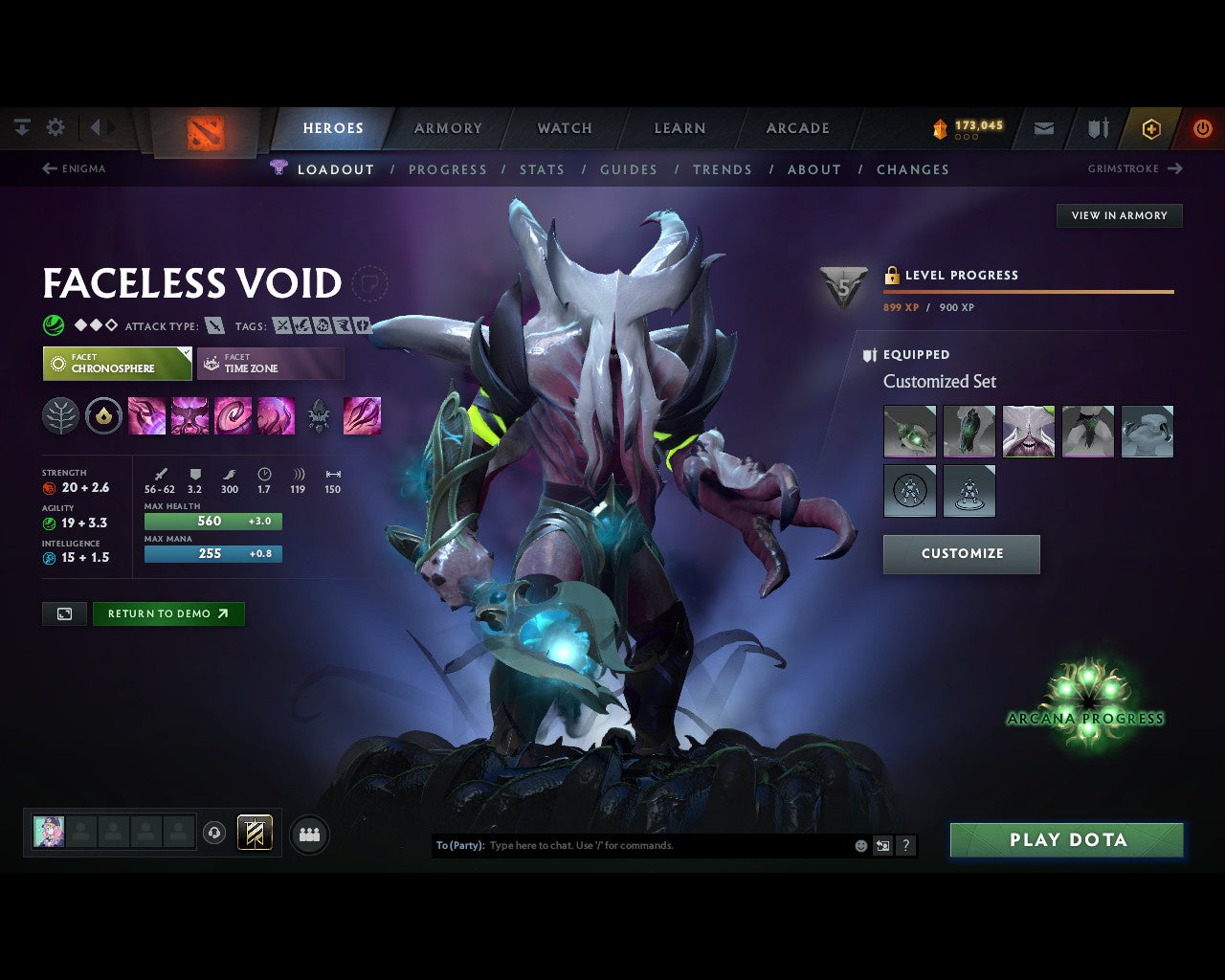Viewport: 1225px width, 980px height.
Task: Switch to the Time Zone facet
Action: coord(271,363)
